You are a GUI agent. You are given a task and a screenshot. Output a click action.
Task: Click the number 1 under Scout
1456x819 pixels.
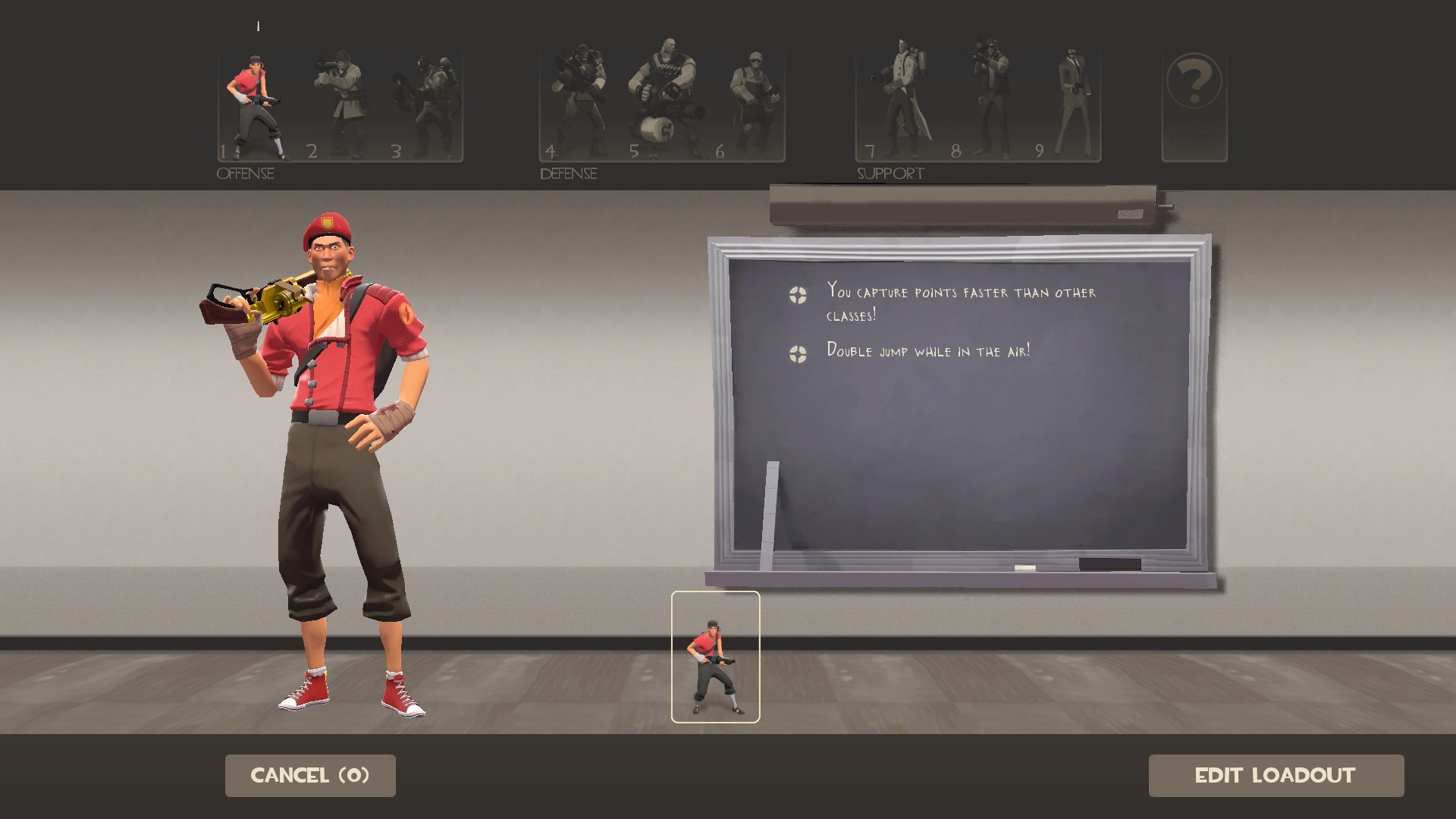tap(224, 151)
